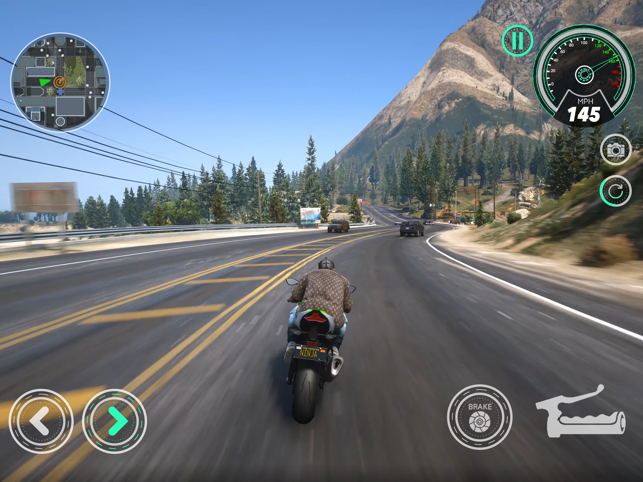Image resolution: width=643 pixels, height=482 pixels.
Task: Steer right with the green arrow button
Action: pyautogui.click(x=115, y=421)
